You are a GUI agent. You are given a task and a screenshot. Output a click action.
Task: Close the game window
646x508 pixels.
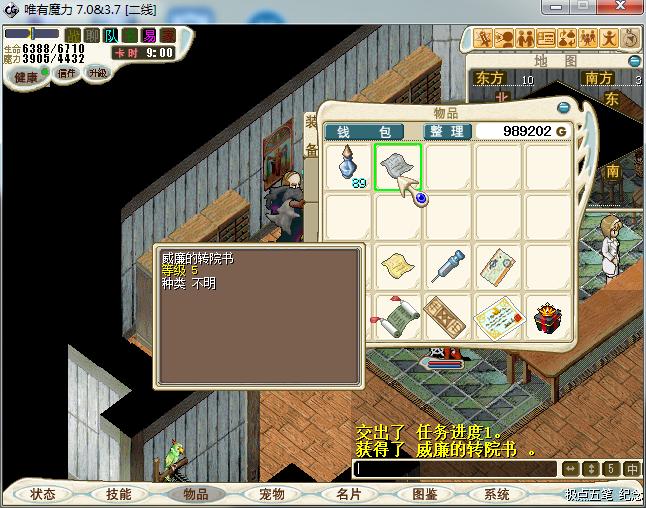point(628,9)
